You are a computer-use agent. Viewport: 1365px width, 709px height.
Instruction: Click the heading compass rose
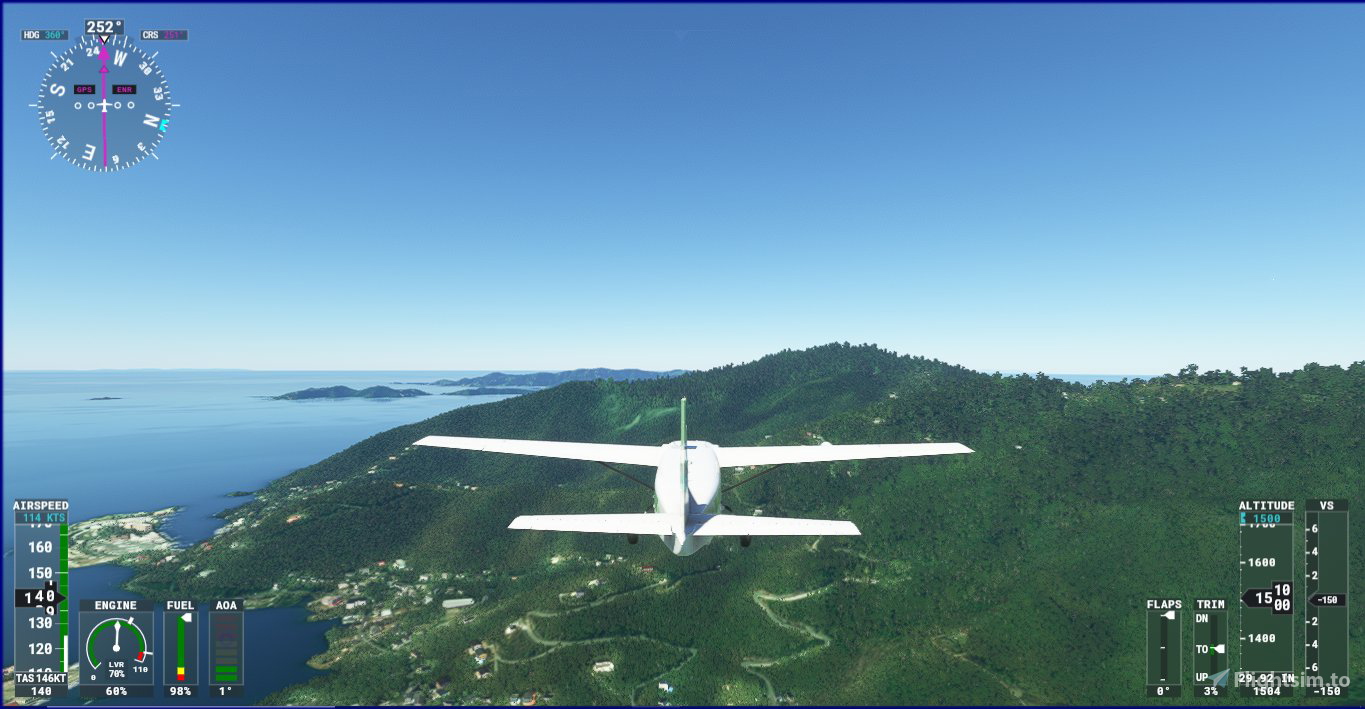[x=104, y=105]
